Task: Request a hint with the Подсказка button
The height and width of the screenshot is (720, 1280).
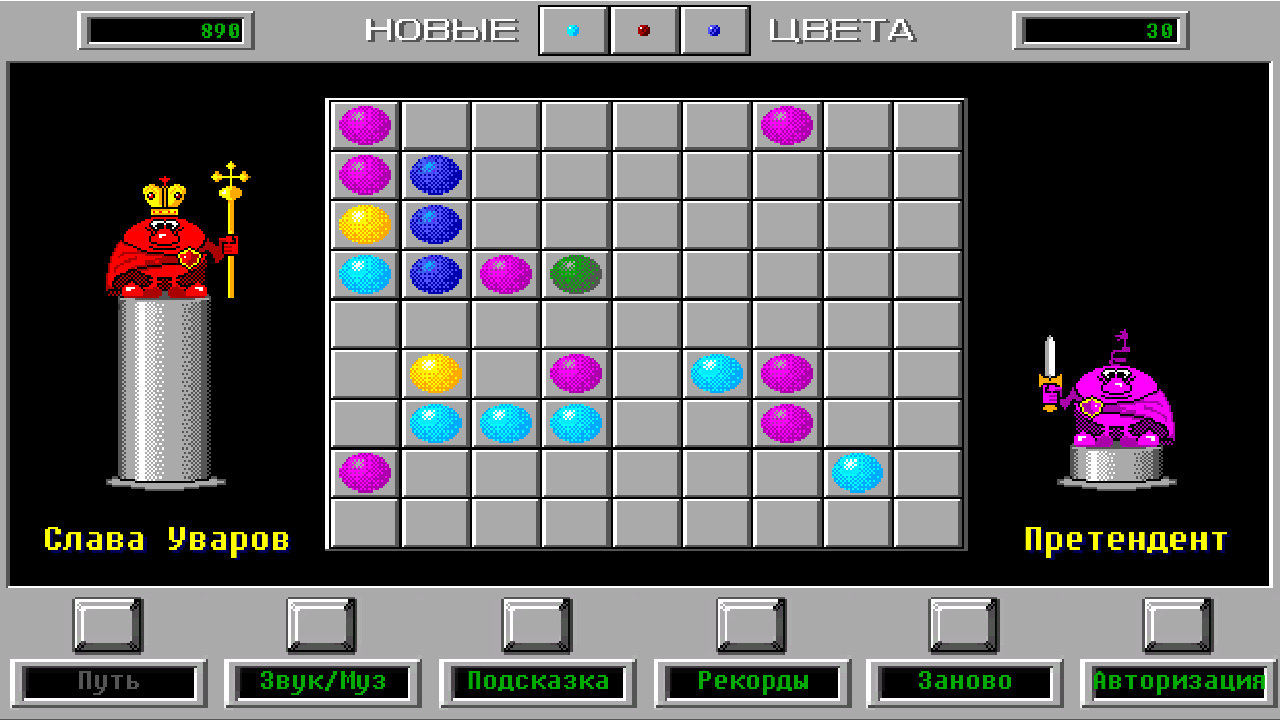Action: pyautogui.click(x=537, y=682)
